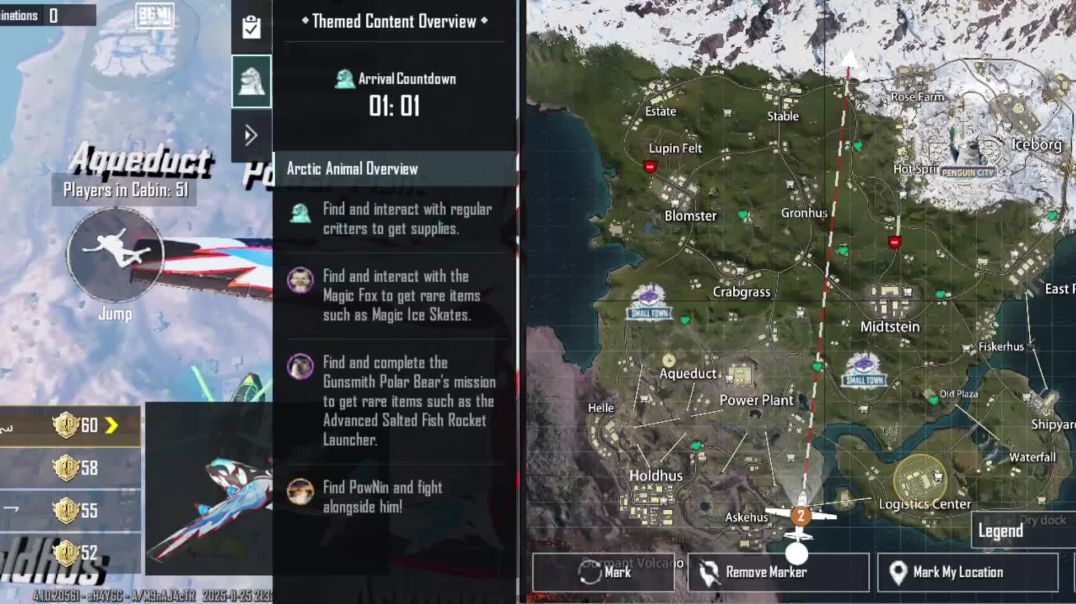Click the Mark button below the map
This screenshot has width=1076, height=604.
click(x=603, y=572)
